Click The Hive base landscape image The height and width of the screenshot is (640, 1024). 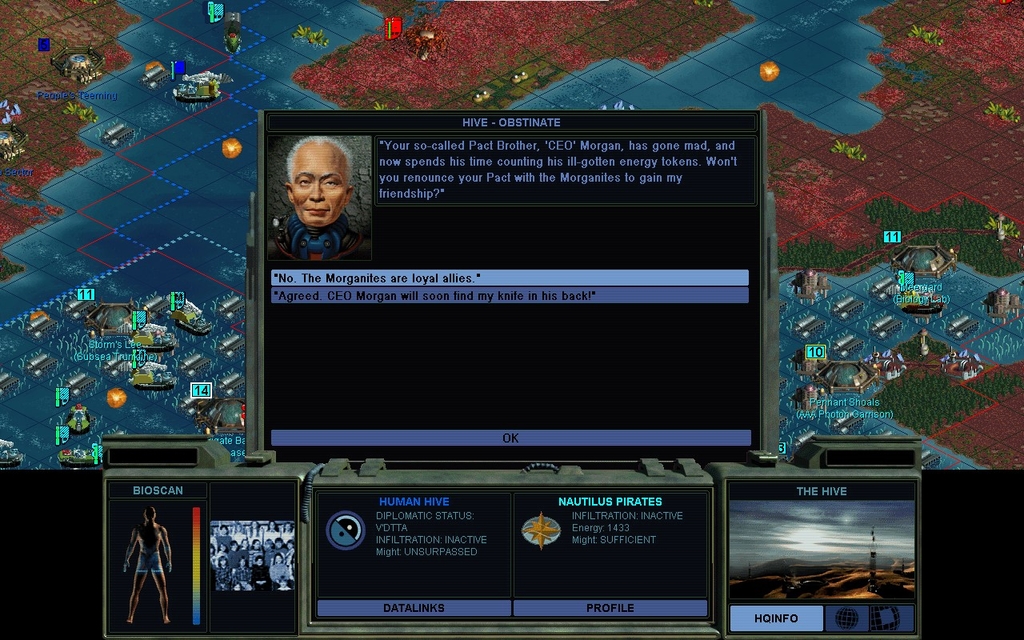tap(821, 549)
